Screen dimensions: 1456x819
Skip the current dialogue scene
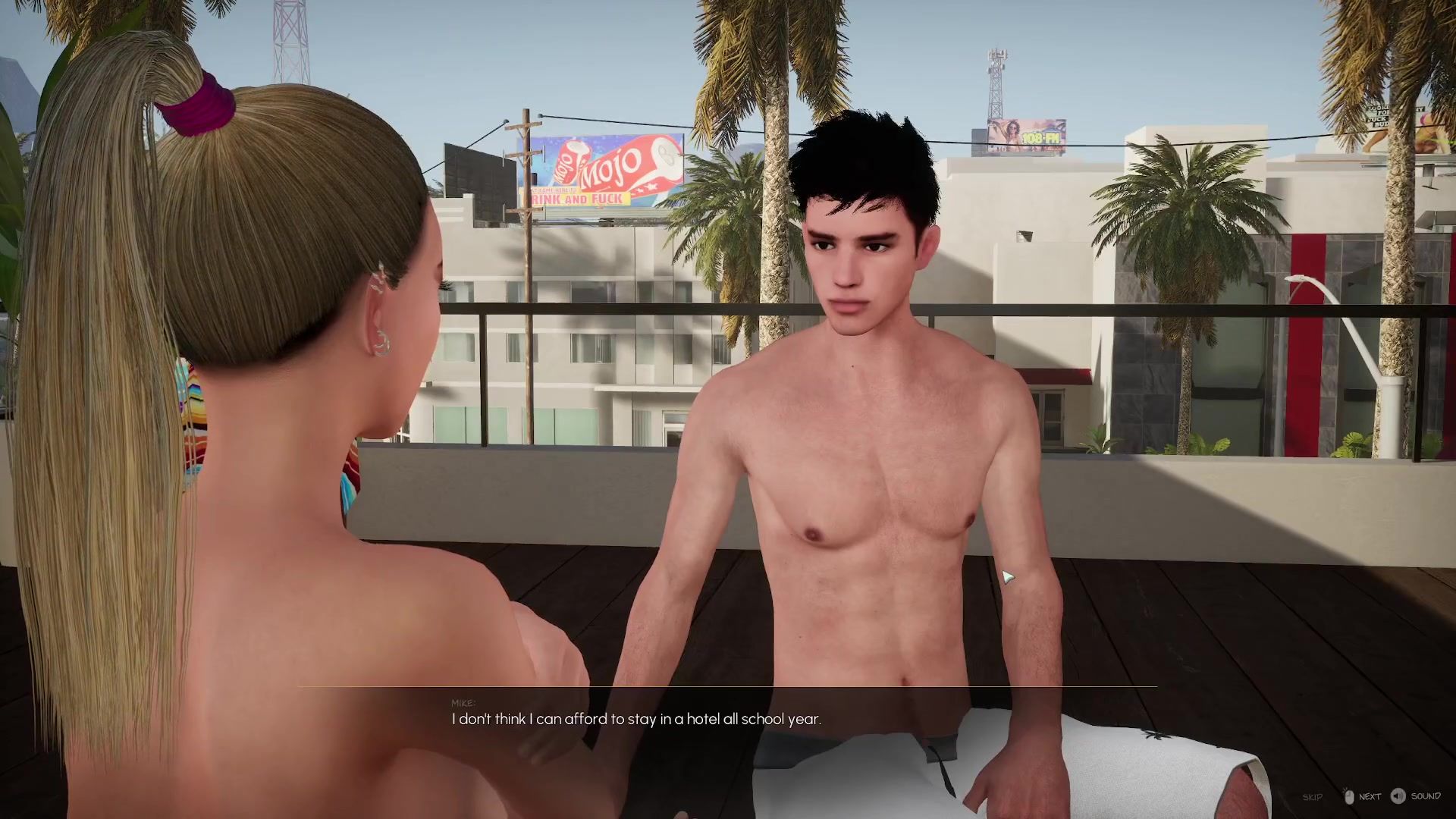click(x=1312, y=797)
